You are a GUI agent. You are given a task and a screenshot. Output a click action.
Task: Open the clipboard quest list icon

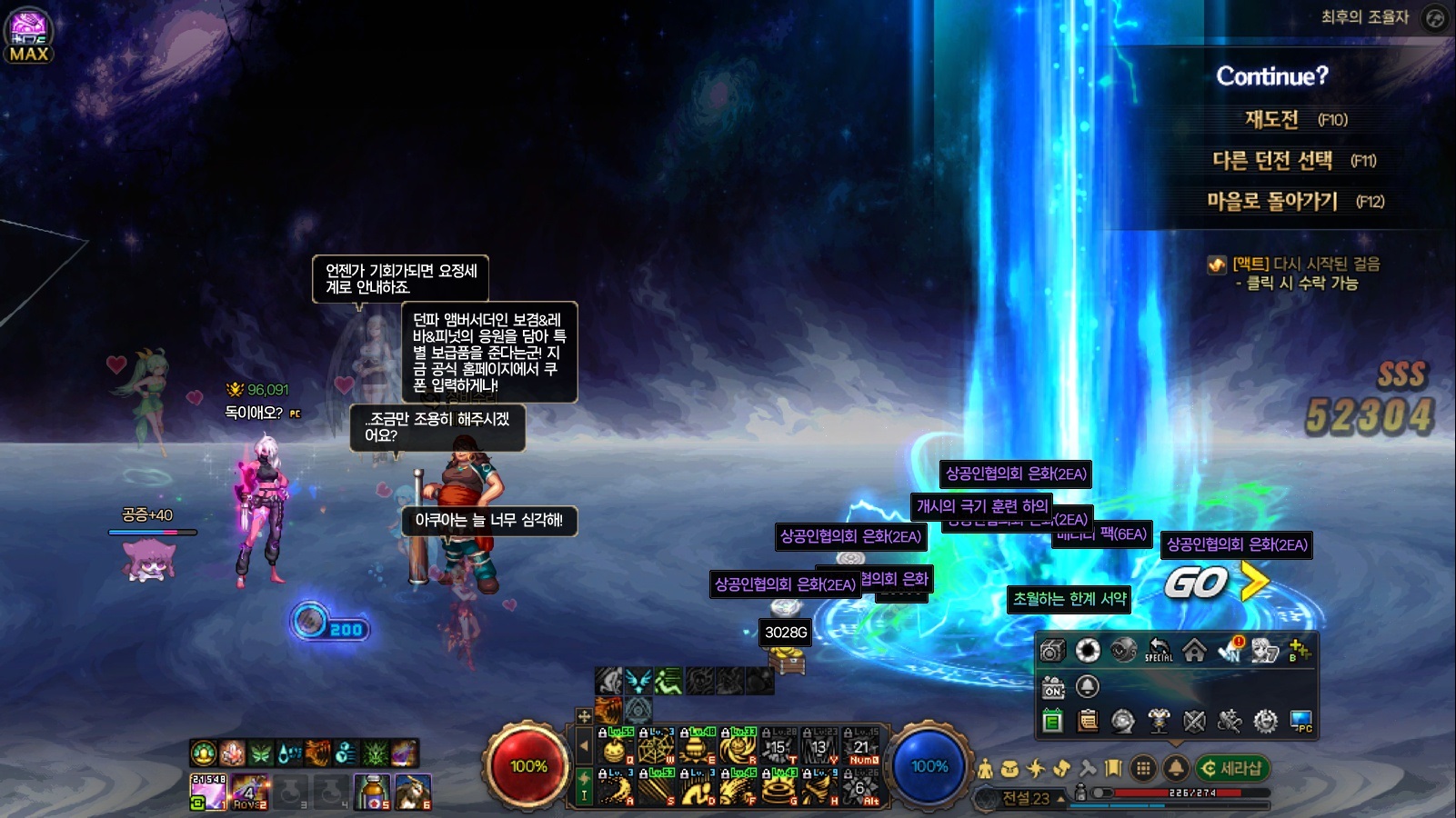click(x=1088, y=722)
